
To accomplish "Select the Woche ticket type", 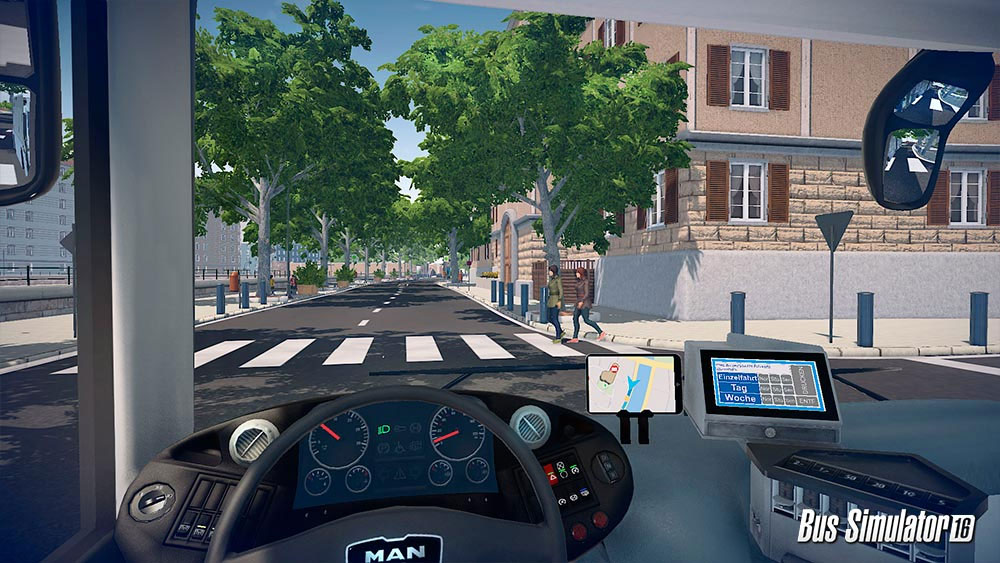I will [x=740, y=399].
